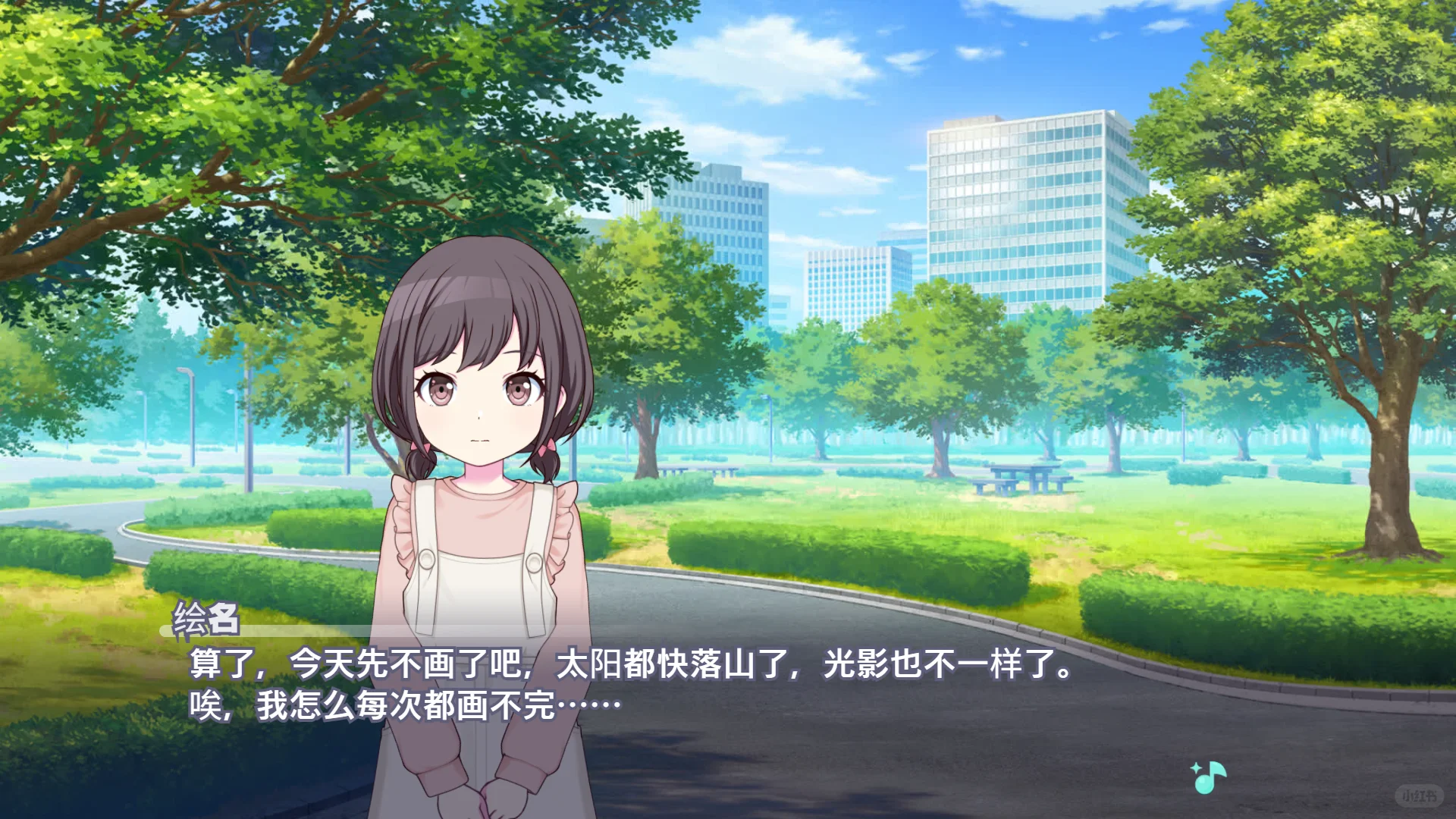Click the teal music note continue icon

1209,777
